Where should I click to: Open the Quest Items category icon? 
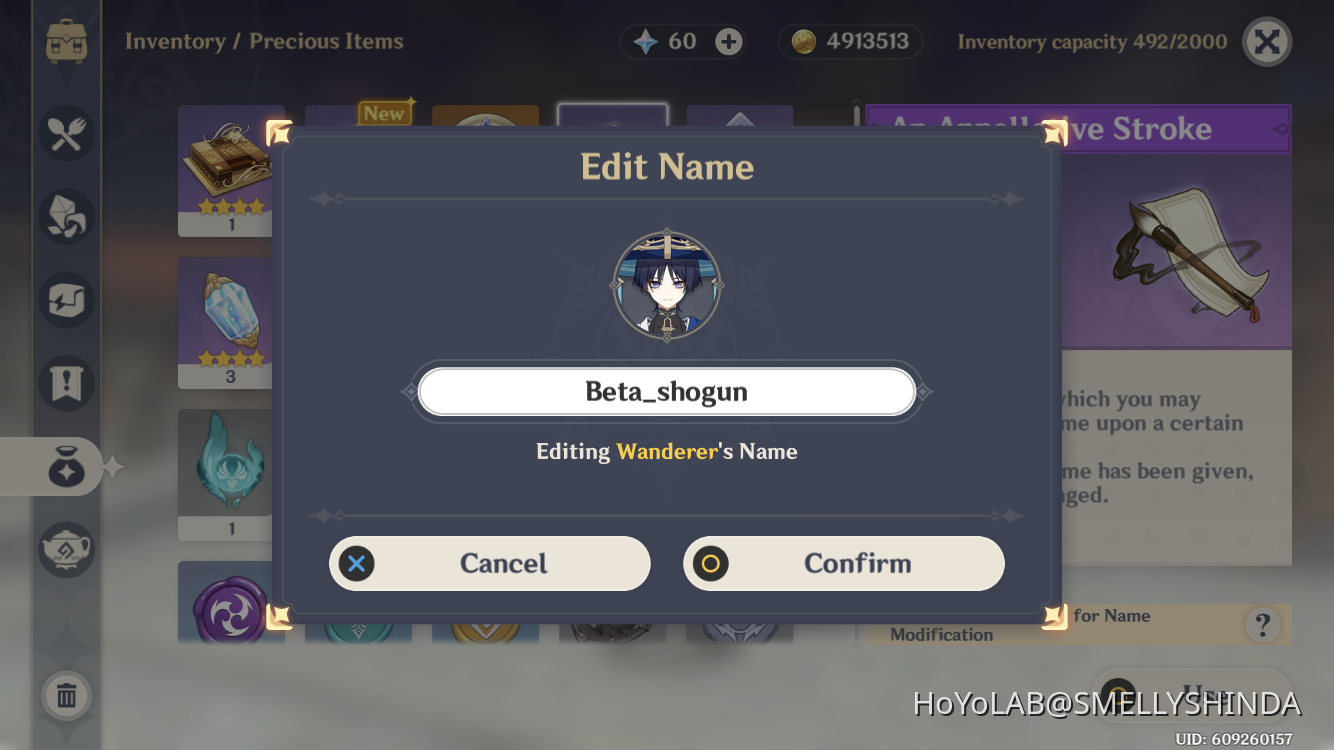pyautogui.click(x=66, y=383)
